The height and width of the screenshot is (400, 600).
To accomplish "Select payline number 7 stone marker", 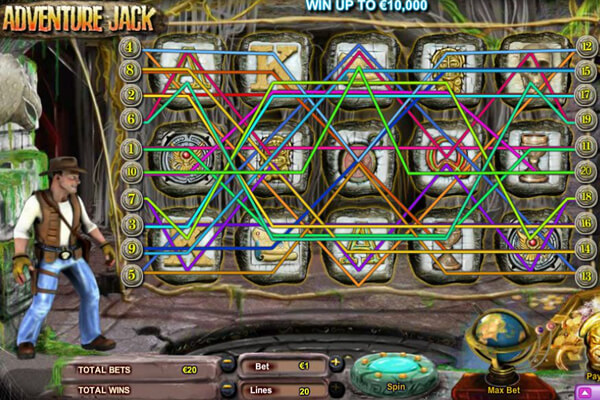I will point(130,198).
